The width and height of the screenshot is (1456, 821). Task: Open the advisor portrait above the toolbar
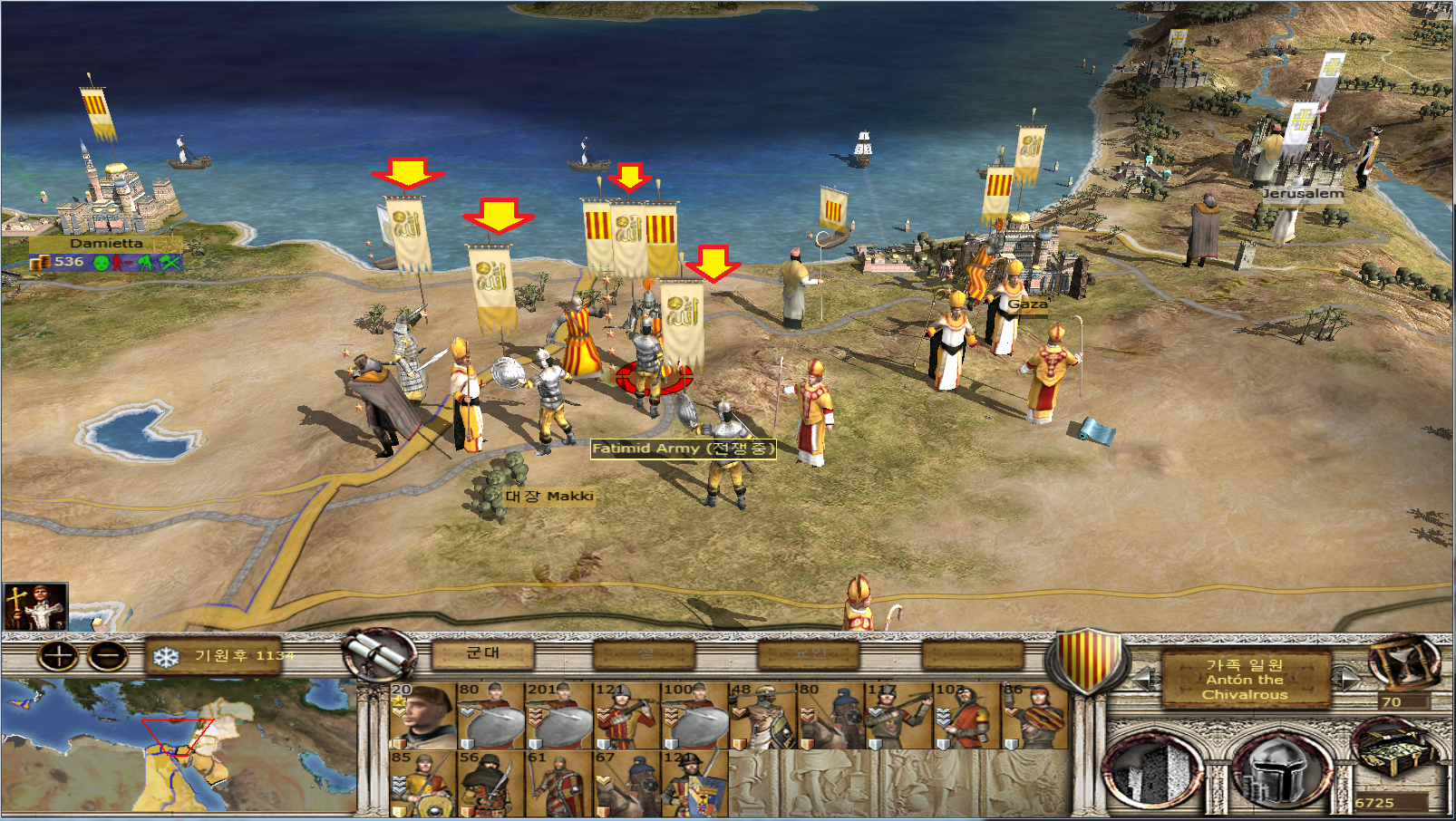(34, 607)
